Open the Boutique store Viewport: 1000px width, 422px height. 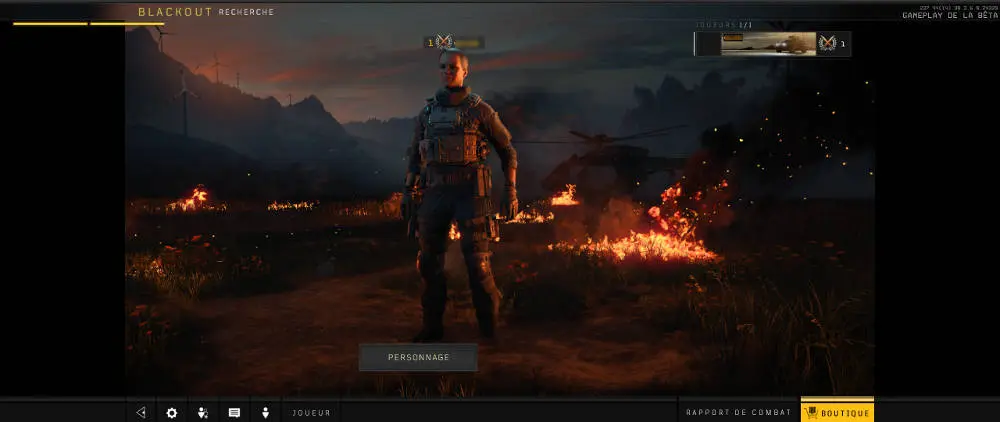tap(837, 412)
